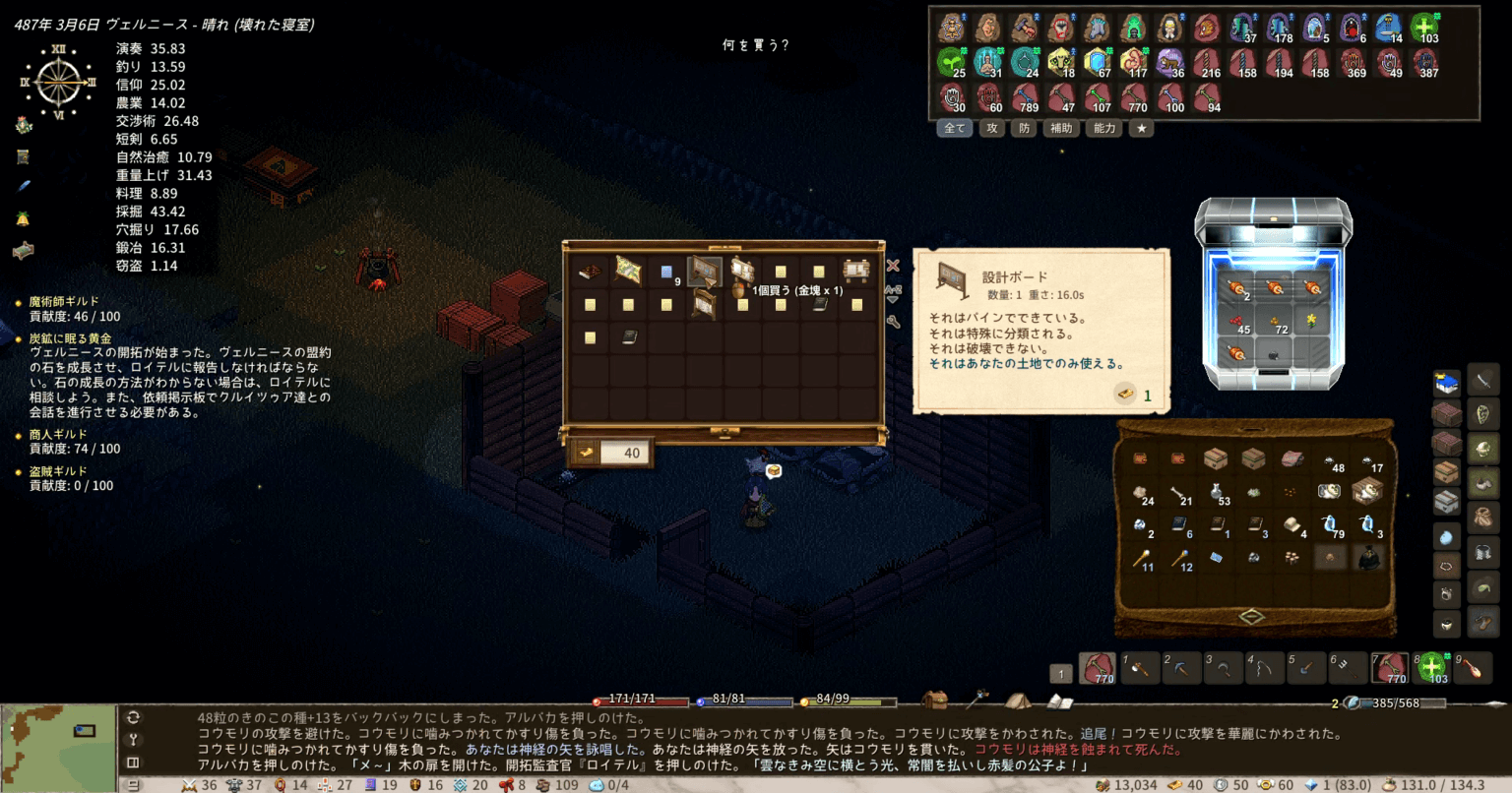Select the black garbage bag in backpack

(1368, 558)
